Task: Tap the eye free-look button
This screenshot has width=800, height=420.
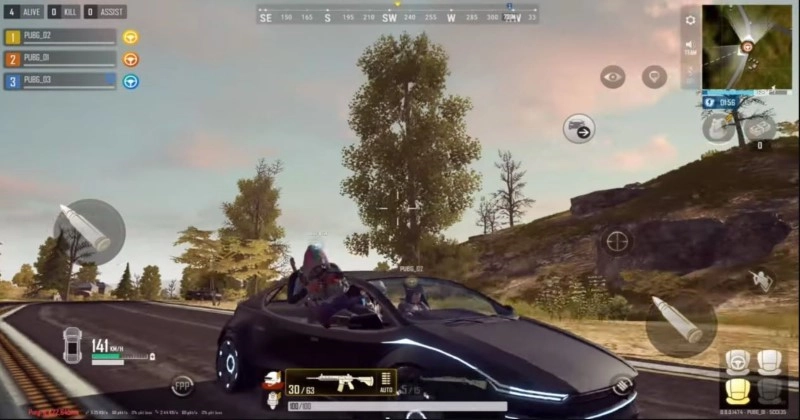Action: point(612,77)
